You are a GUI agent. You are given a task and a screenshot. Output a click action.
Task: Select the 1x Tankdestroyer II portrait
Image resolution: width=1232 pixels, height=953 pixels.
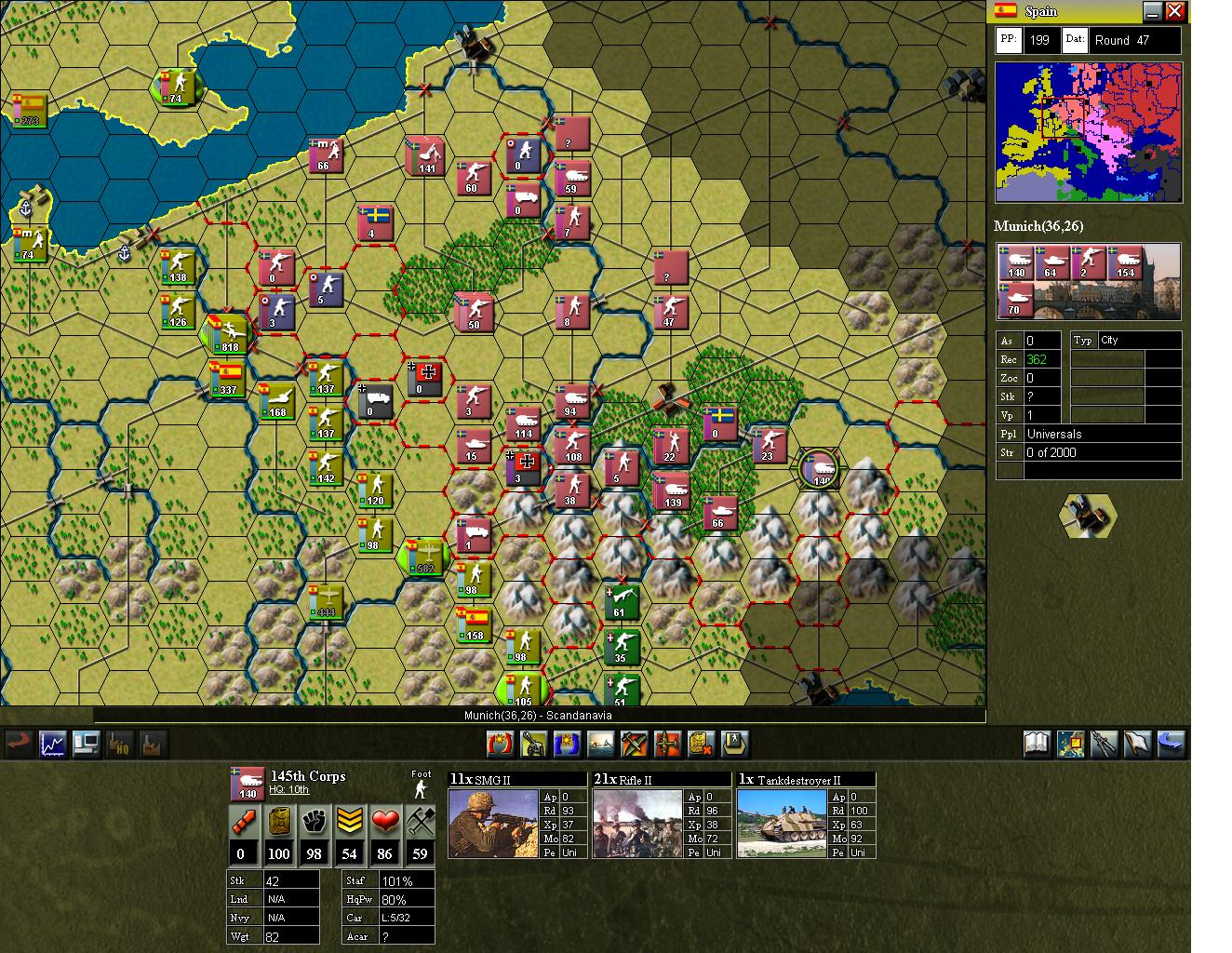783,825
